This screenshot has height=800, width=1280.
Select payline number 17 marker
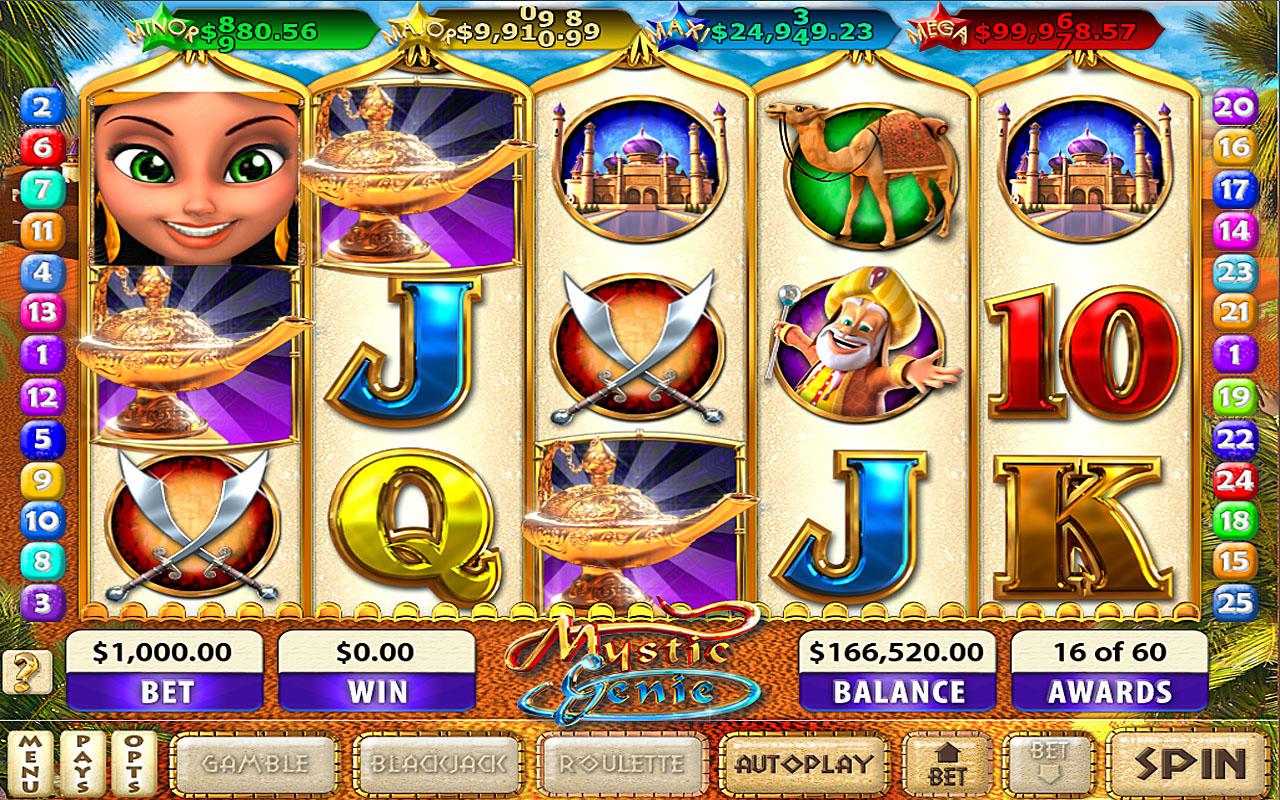(x=1235, y=189)
